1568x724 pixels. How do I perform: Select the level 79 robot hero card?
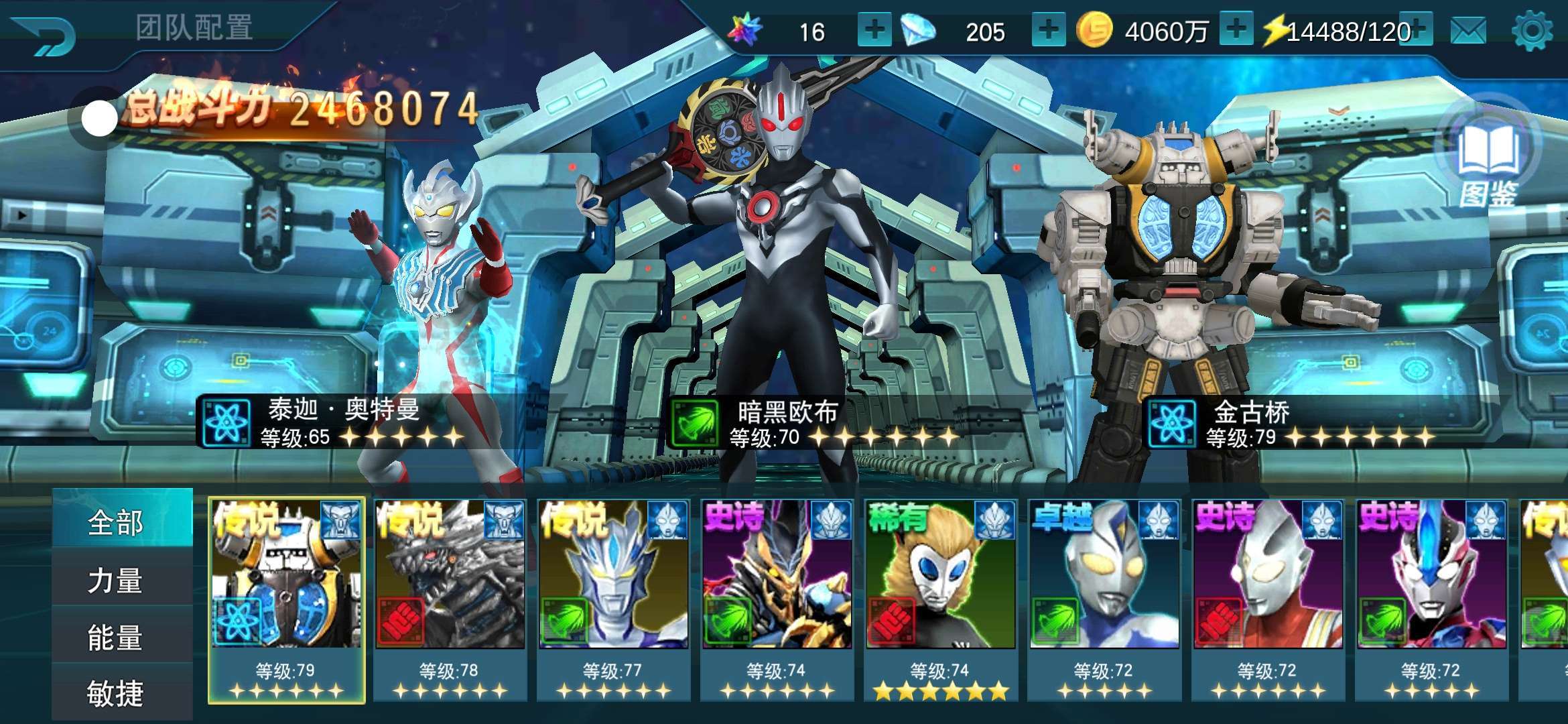pos(286,600)
